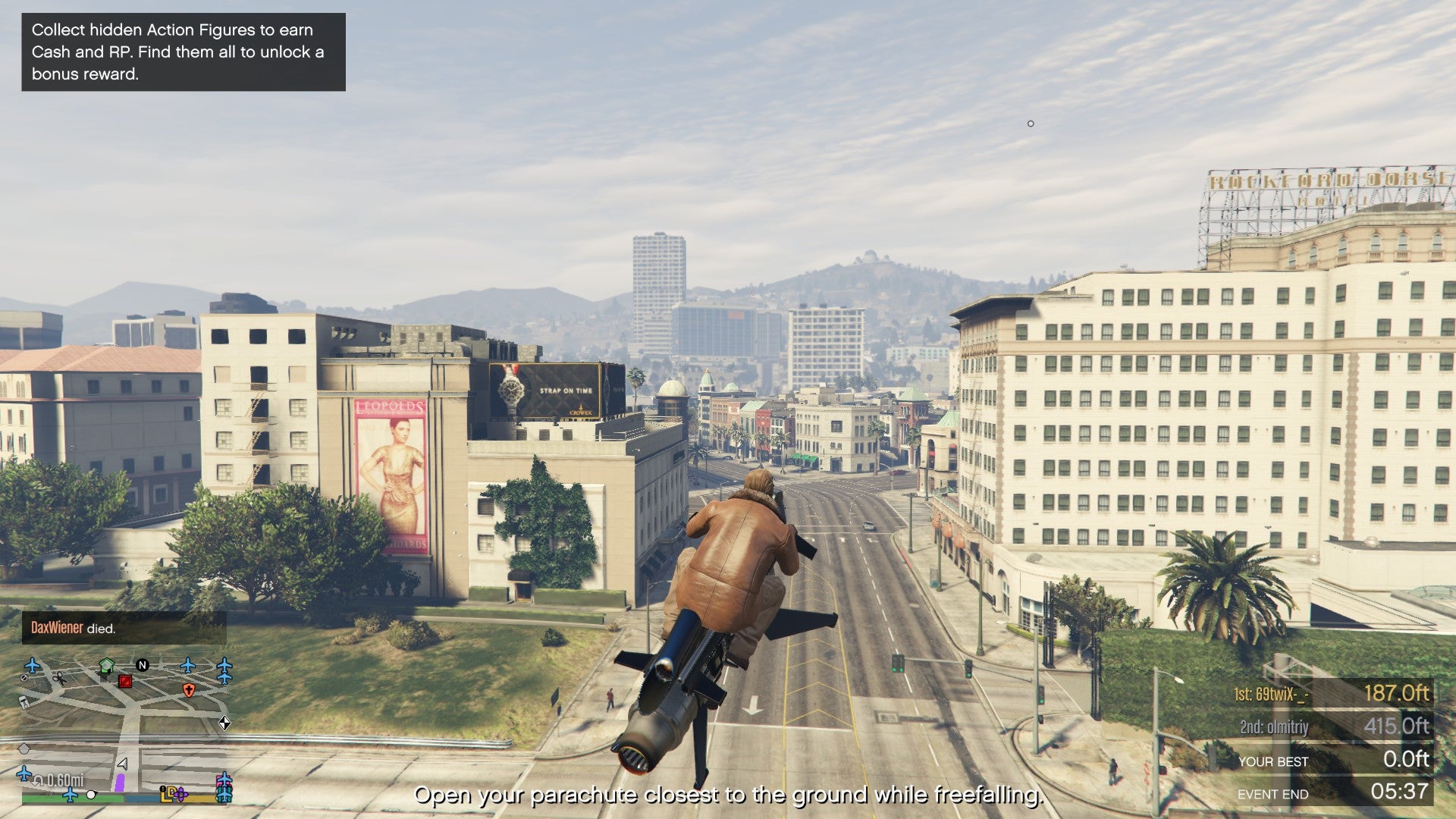Click the white van marker on minimap
The height and width of the screenshot is (819, 1456).
[24, 701]
